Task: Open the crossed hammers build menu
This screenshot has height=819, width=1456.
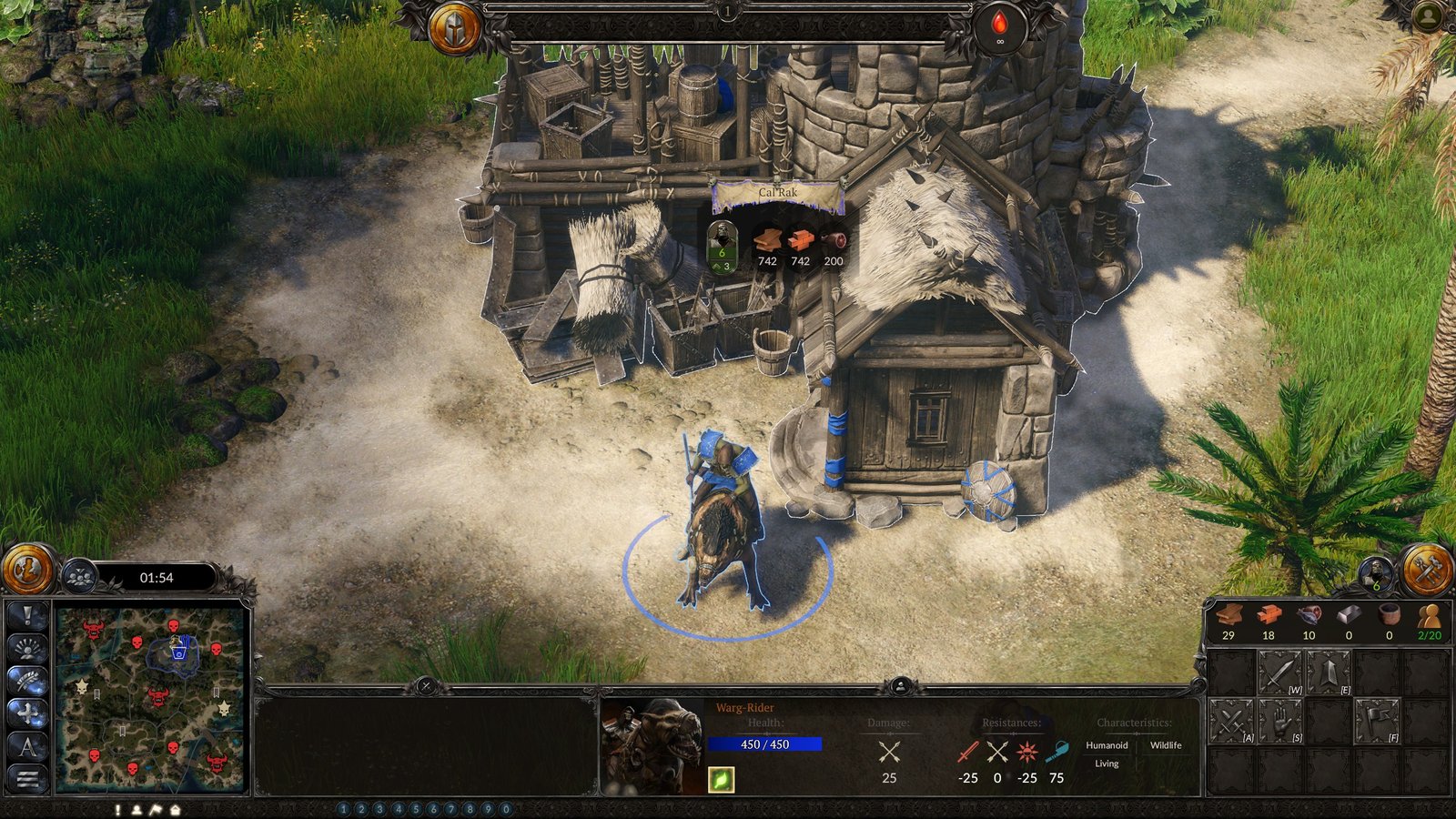Action: [x=1427, y=570]
